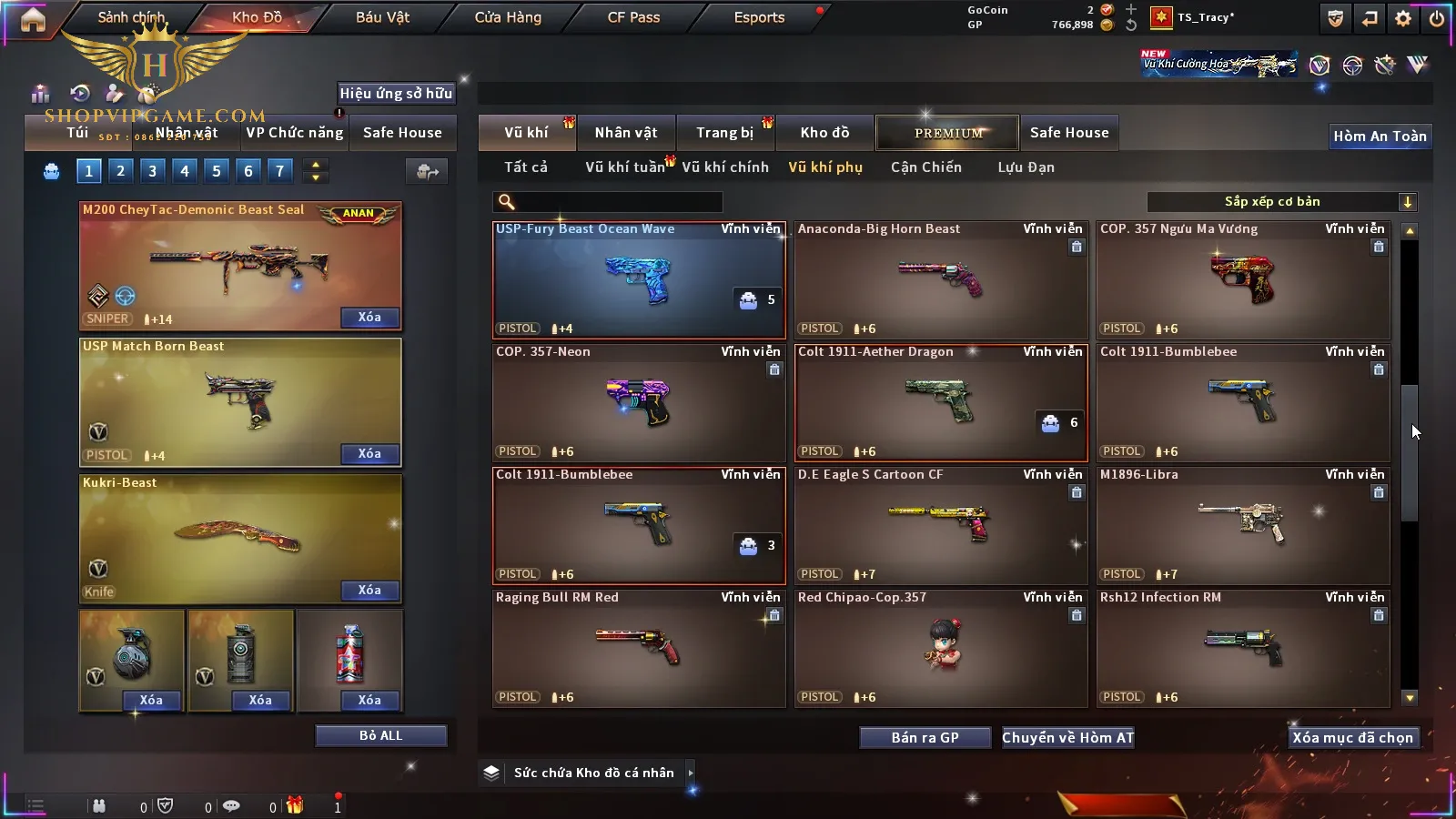
Task: Switch to the Trang bị tab
Action: [724, 133]
